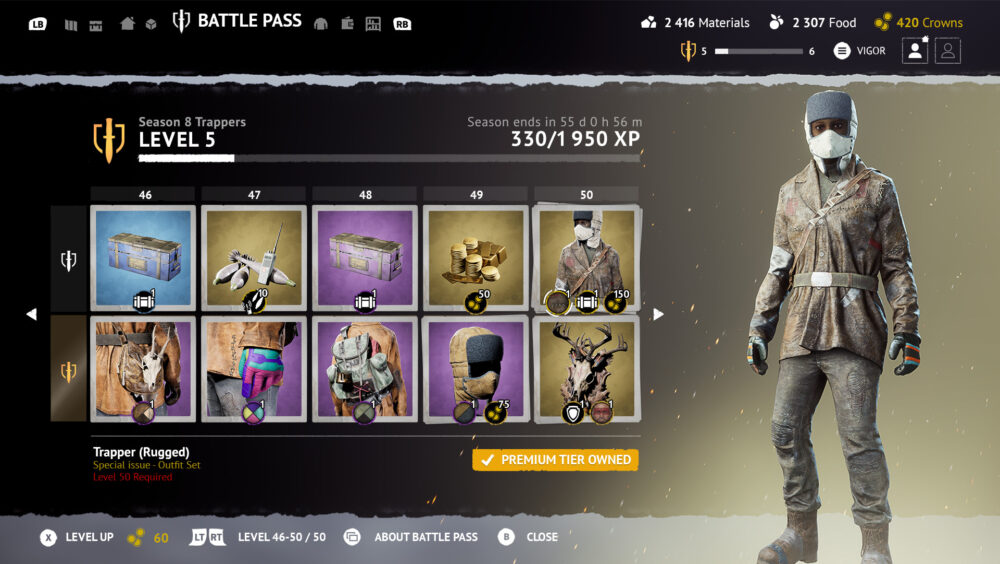The height and width of the screenshot is (564, 1000).
Task: Choose the purple crate reward at level 48
Action: click(x=364, y=258)
